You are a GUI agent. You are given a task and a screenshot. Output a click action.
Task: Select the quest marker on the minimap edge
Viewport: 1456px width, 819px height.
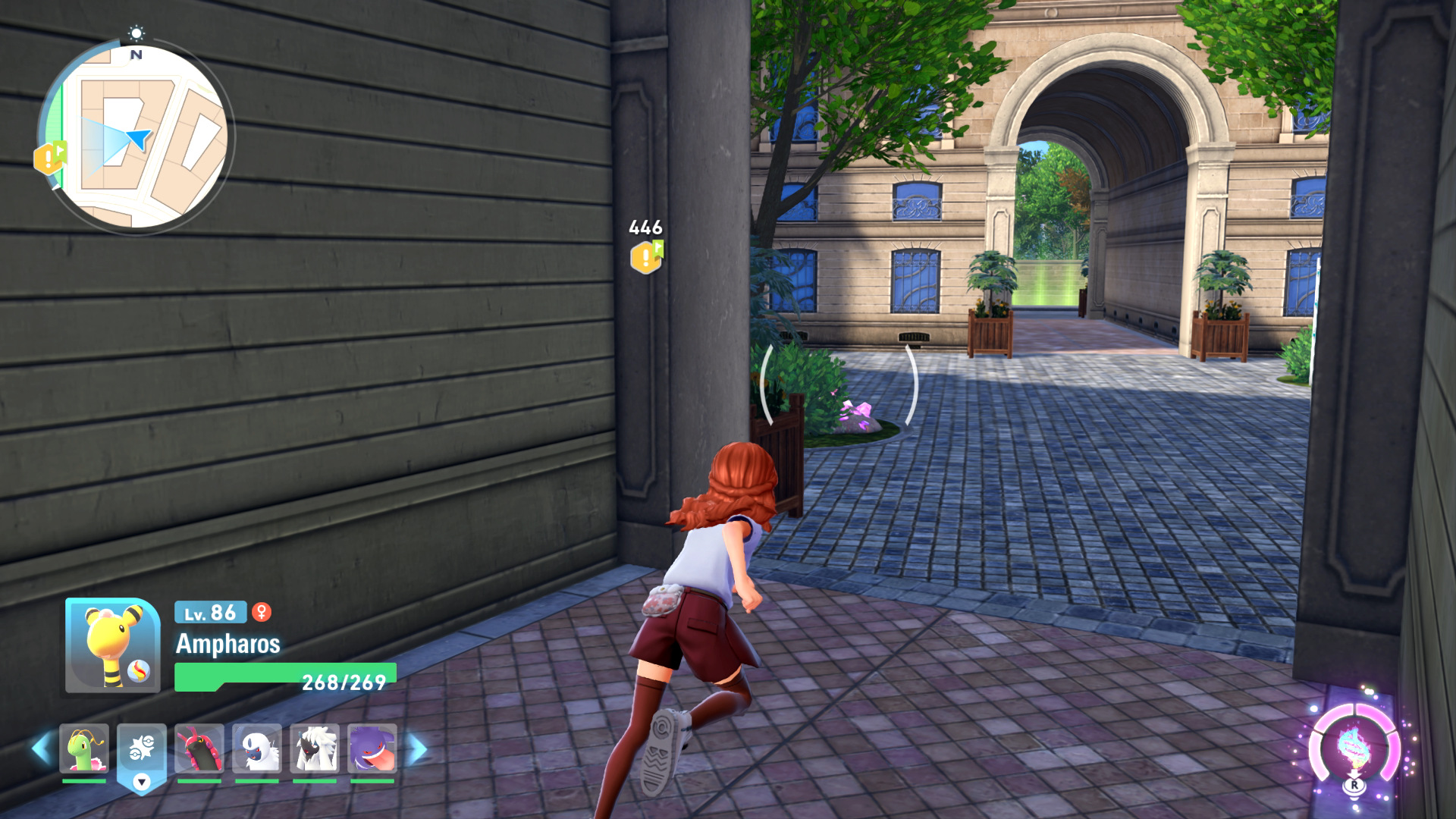49,158
